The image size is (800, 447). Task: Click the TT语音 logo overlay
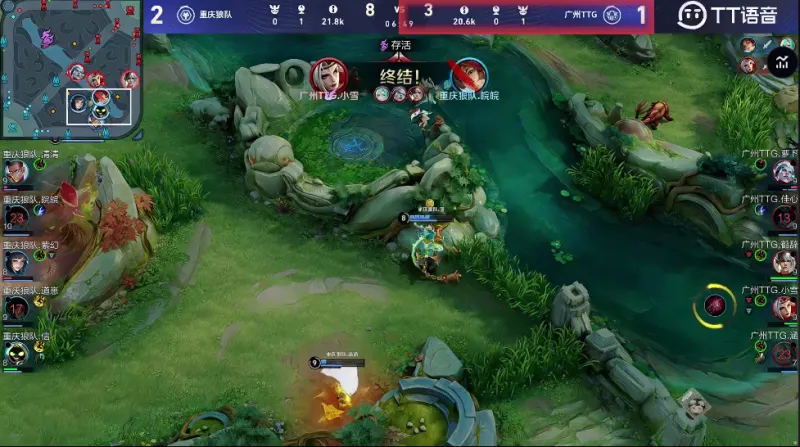tap(727, 15)
